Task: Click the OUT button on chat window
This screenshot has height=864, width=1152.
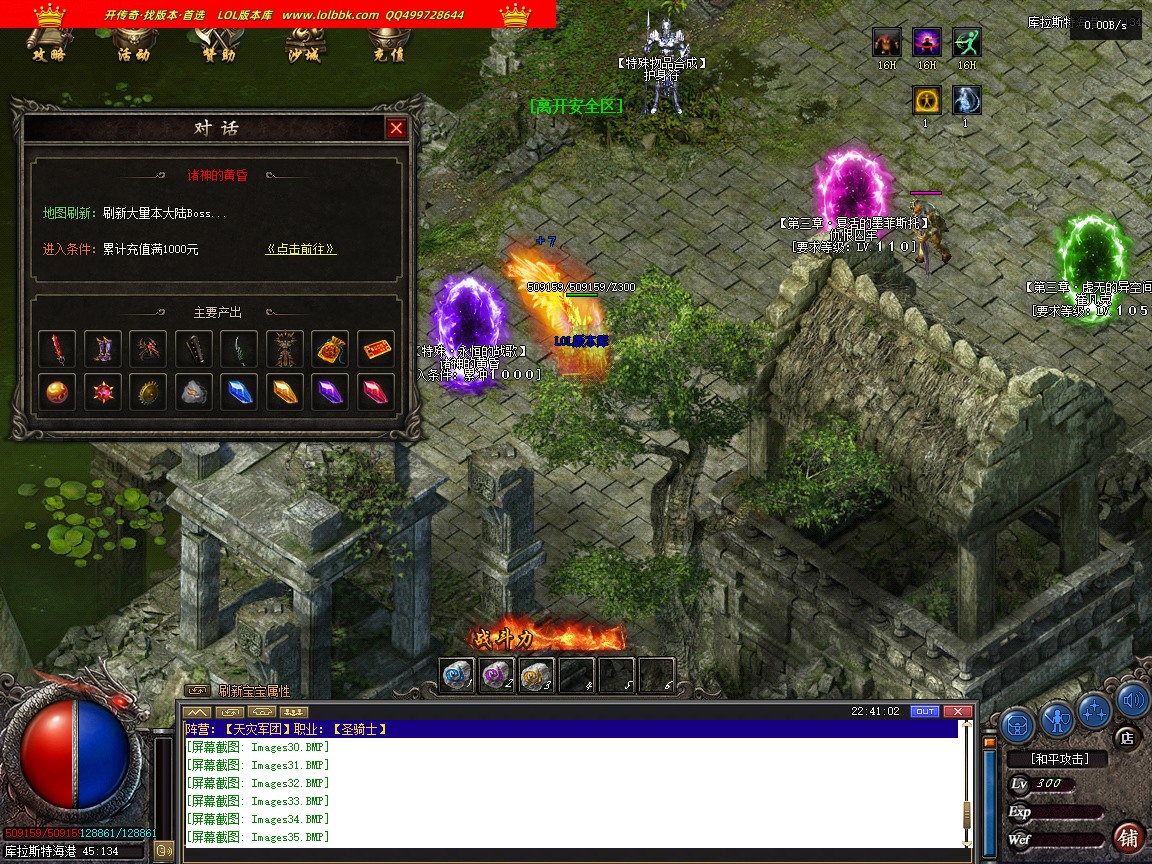Action: 925,712
